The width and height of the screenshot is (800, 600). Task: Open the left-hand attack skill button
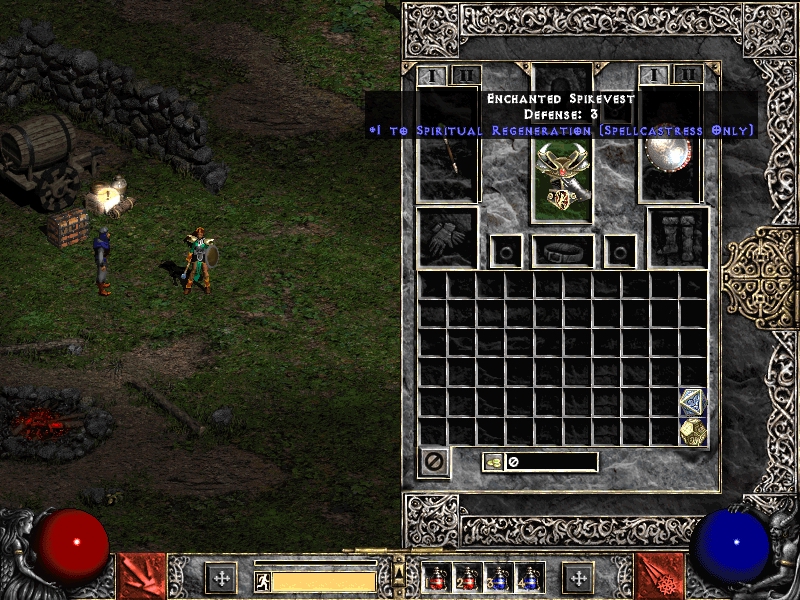[x=142, y=576]
